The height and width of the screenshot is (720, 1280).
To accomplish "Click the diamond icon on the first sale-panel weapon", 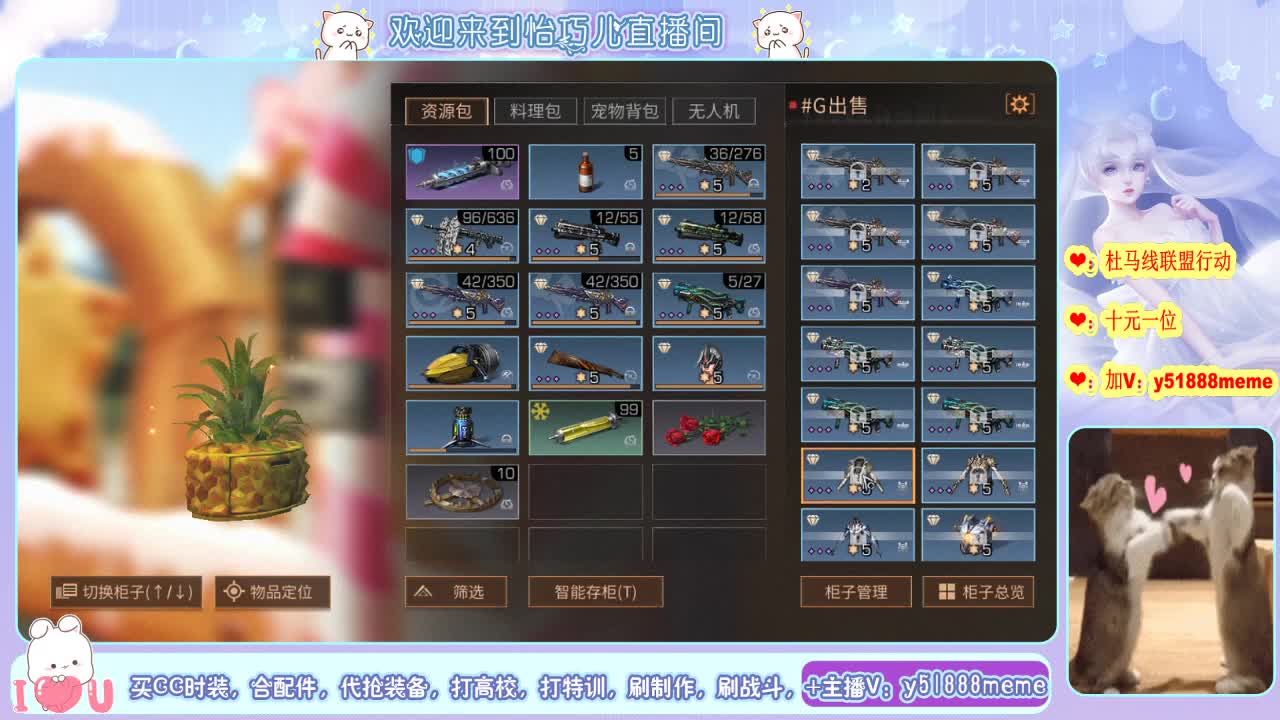I will point(813,152).
